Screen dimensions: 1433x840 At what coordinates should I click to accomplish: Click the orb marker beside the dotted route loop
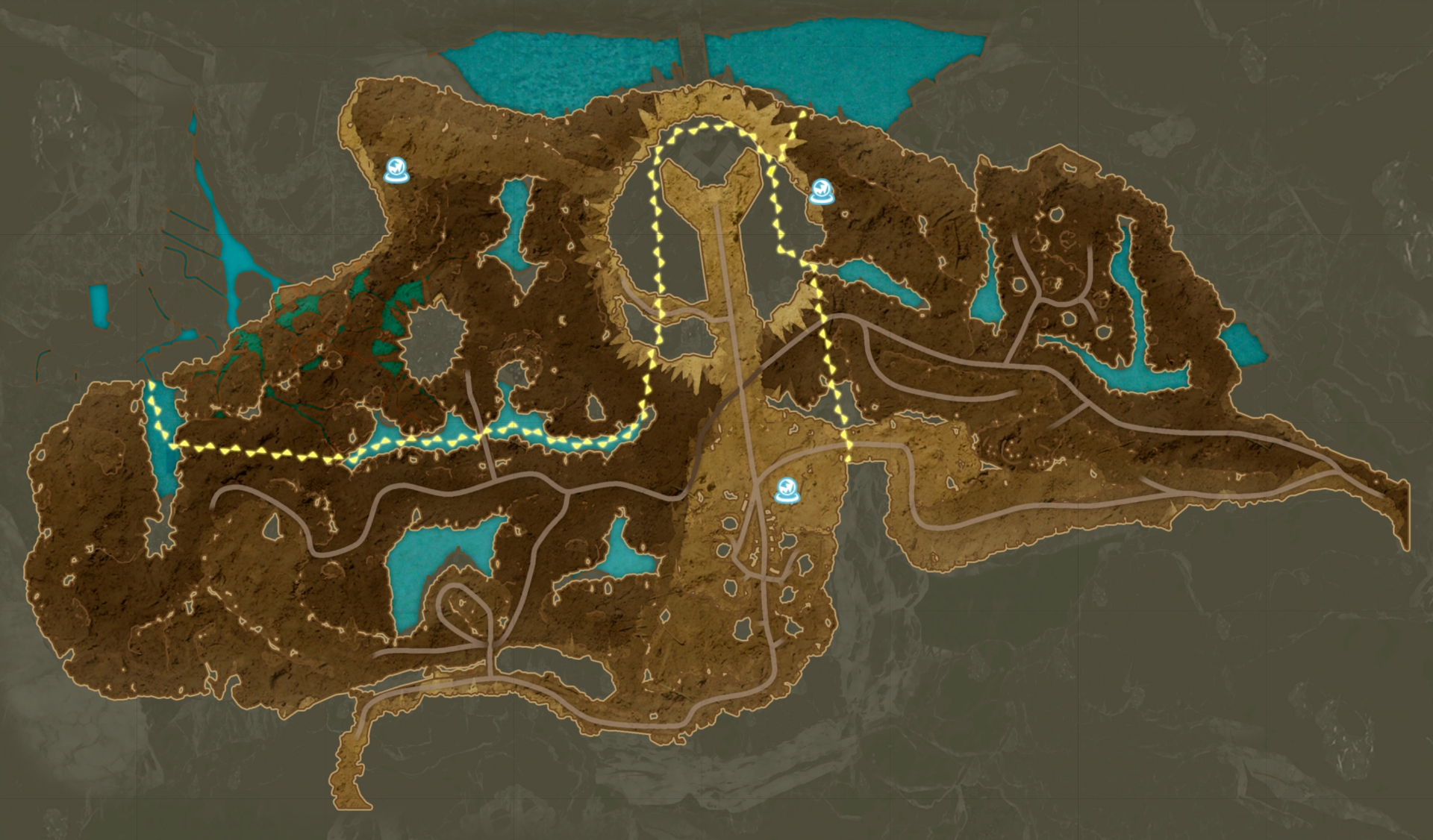821,192
